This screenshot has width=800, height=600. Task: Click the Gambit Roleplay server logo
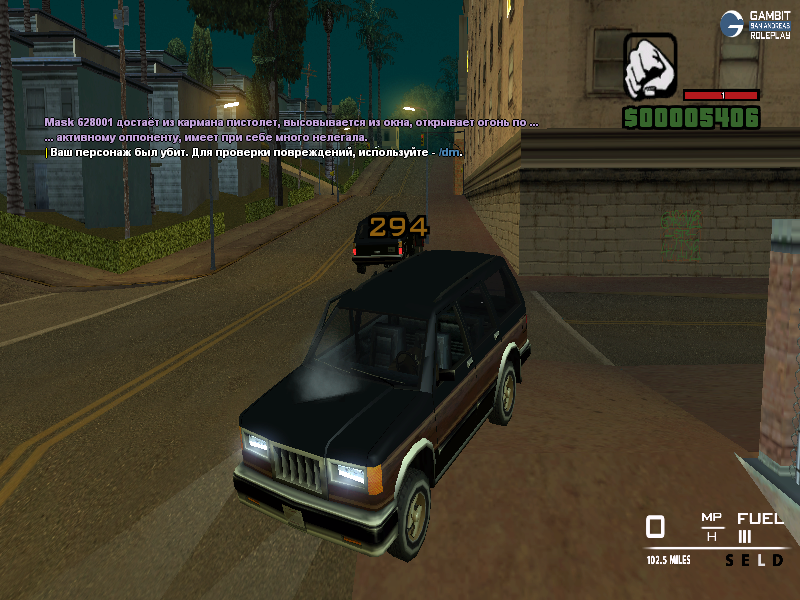755,24
